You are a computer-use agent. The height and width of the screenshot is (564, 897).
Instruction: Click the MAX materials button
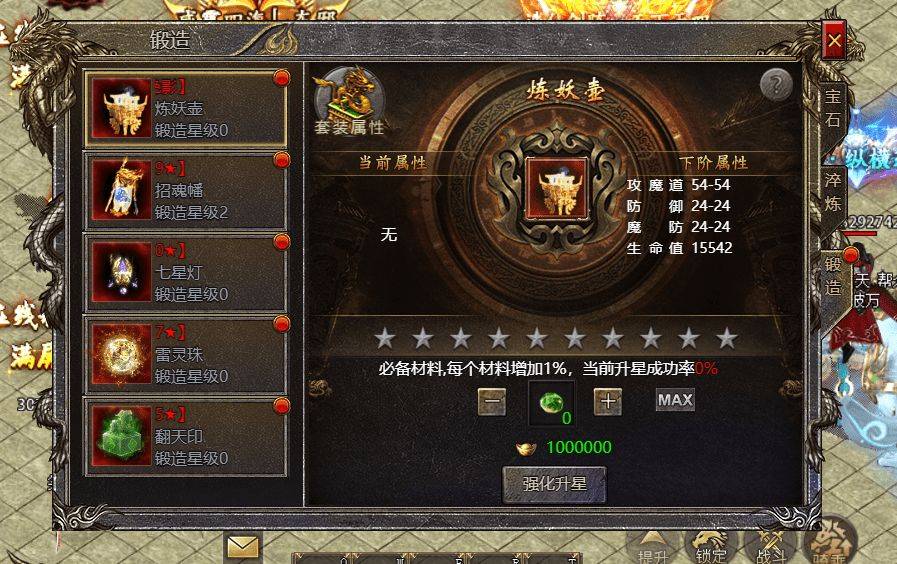675,400
